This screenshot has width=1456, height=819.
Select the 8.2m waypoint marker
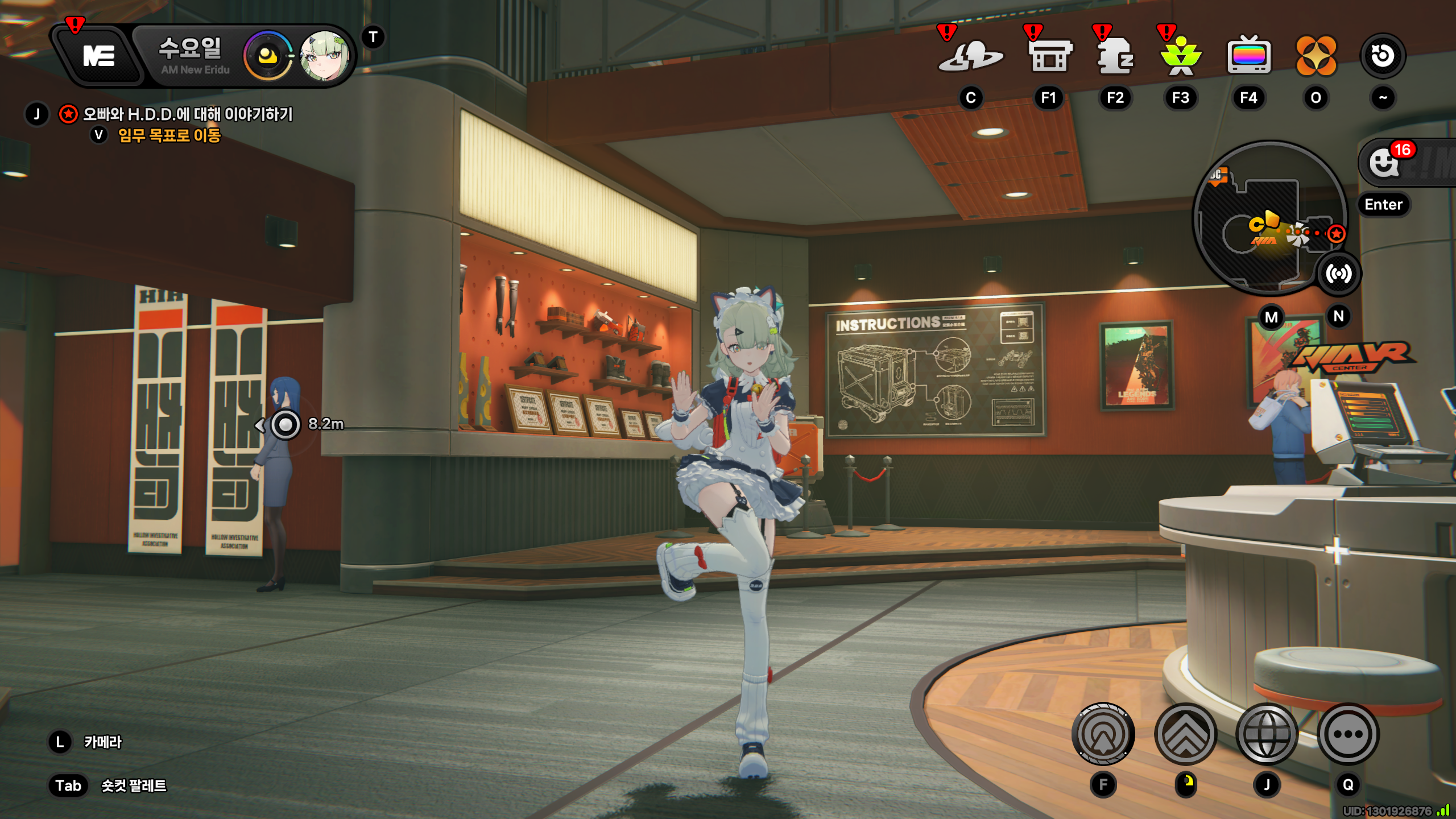tap(286, 424)
